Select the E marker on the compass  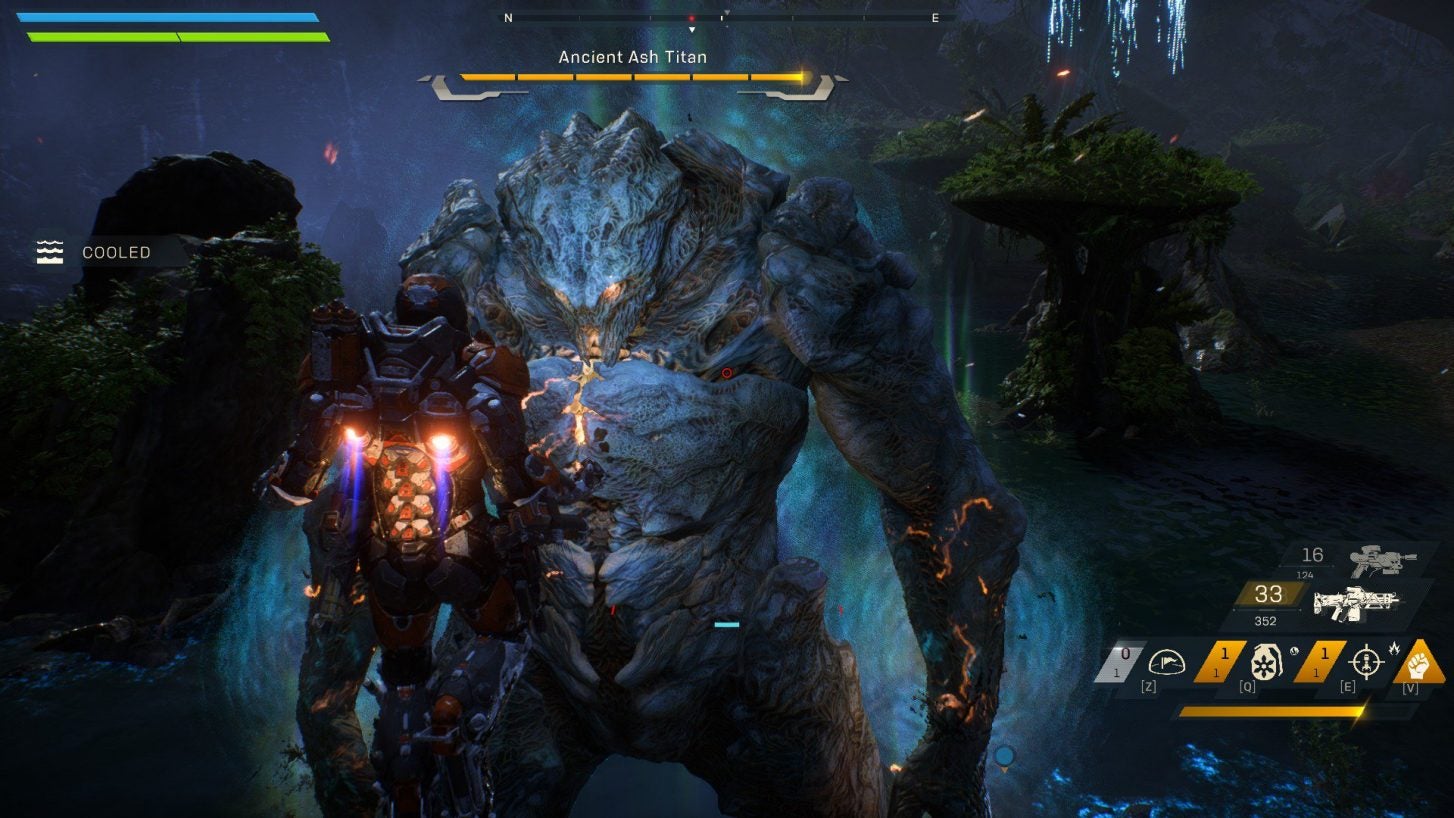[934, 17]
